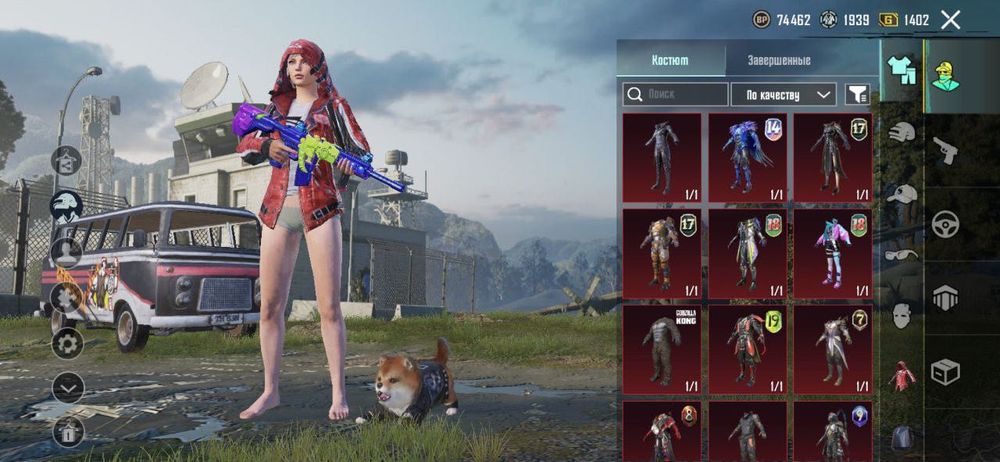
Task: Open the Завершенные tab
Action: tap(779, 60)
